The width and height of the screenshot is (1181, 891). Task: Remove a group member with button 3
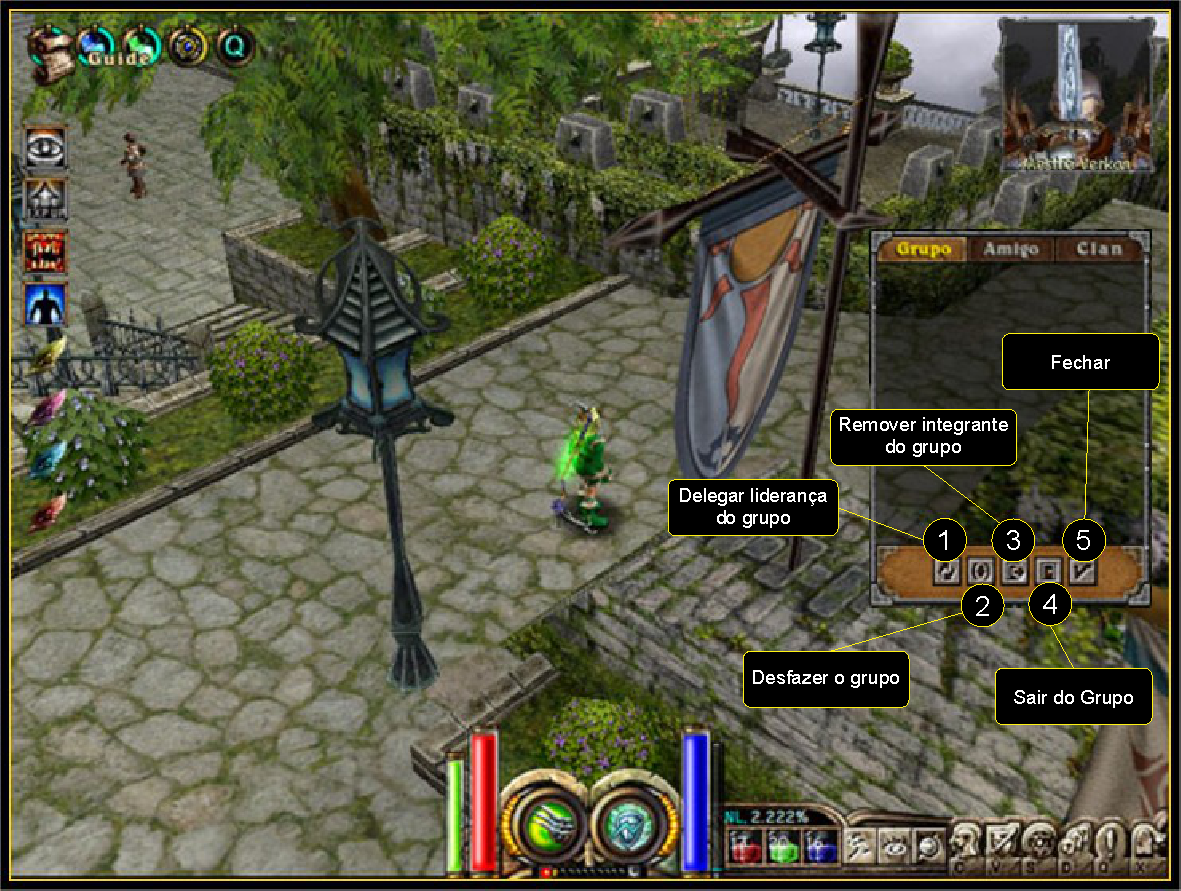click(1014, 571)
